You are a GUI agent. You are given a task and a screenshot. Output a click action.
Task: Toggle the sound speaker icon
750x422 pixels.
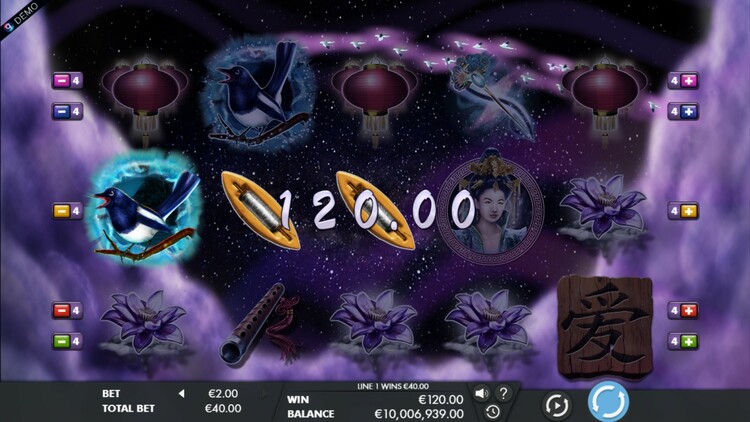(482, 393)
